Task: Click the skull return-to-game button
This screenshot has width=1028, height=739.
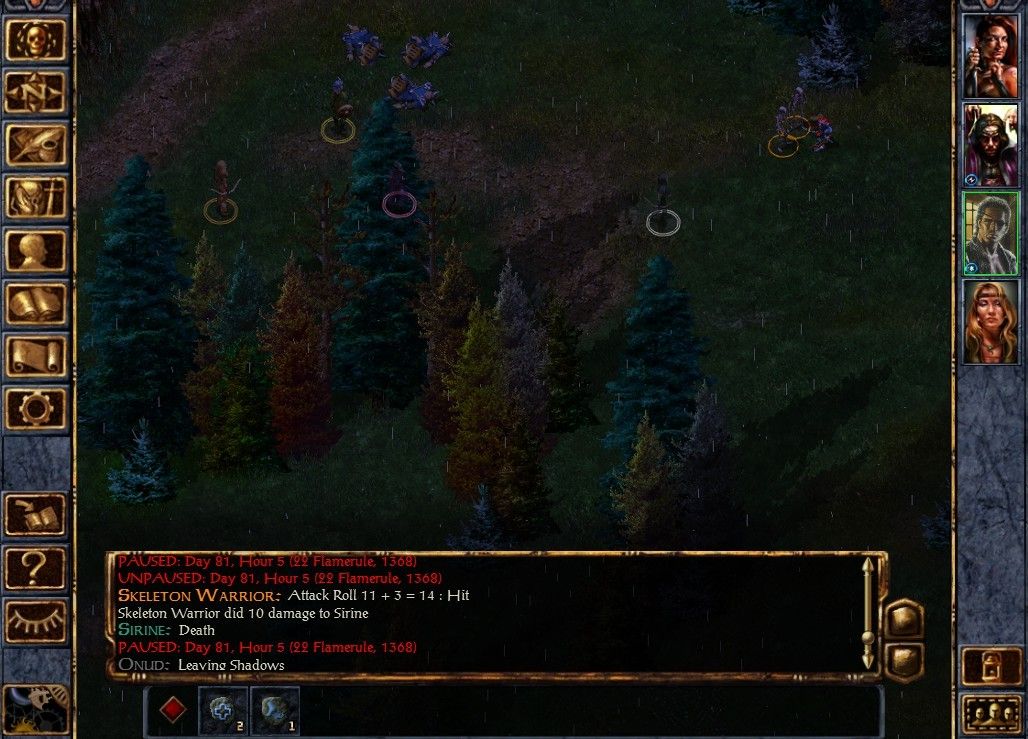Action: pyautogui.click(x=36, y=40)
